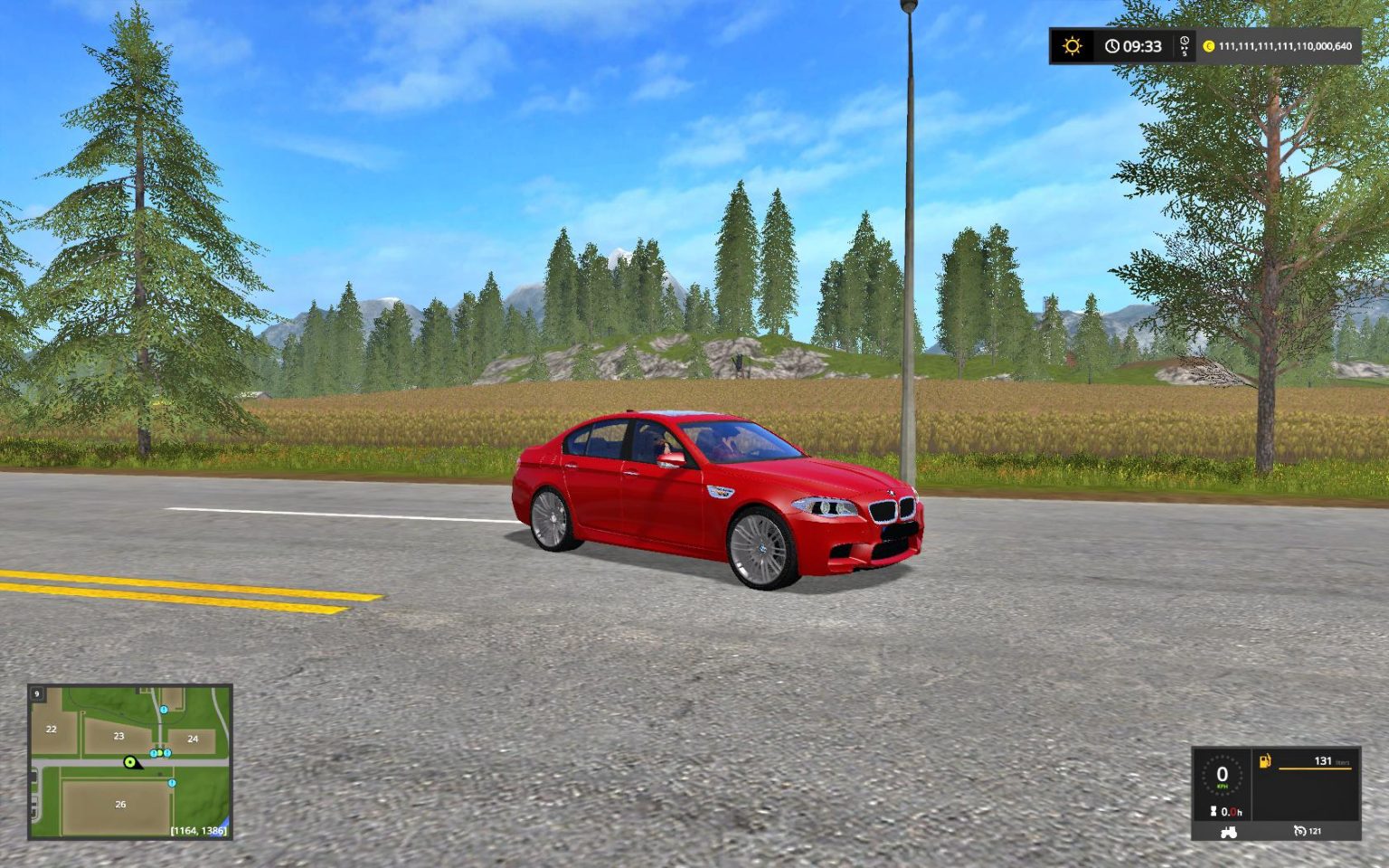Select the fuel pump icon in vehicle HUD
Viewport: 1389px width, 868px height.
point(1264,761)
